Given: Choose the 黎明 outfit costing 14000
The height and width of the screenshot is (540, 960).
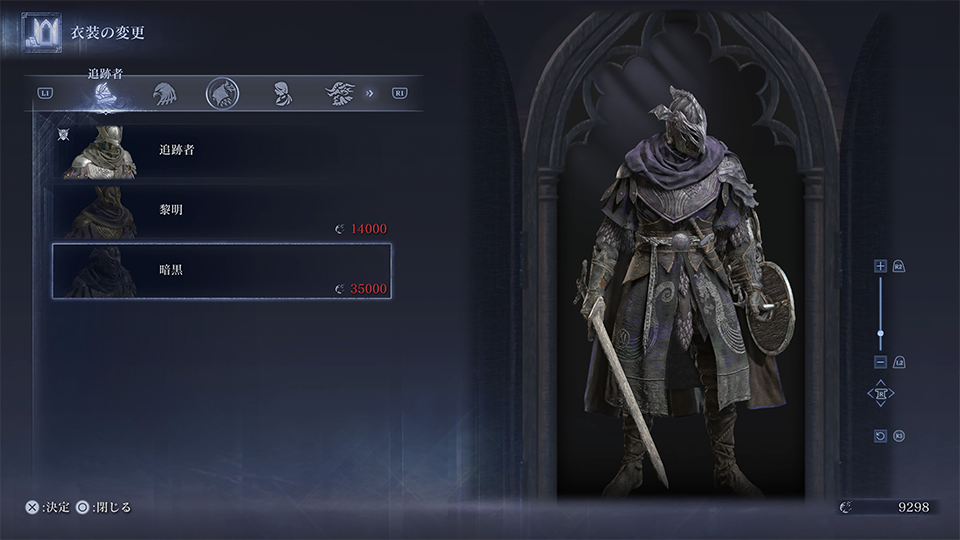Looking at the screenshot, I should click(222, 212).
